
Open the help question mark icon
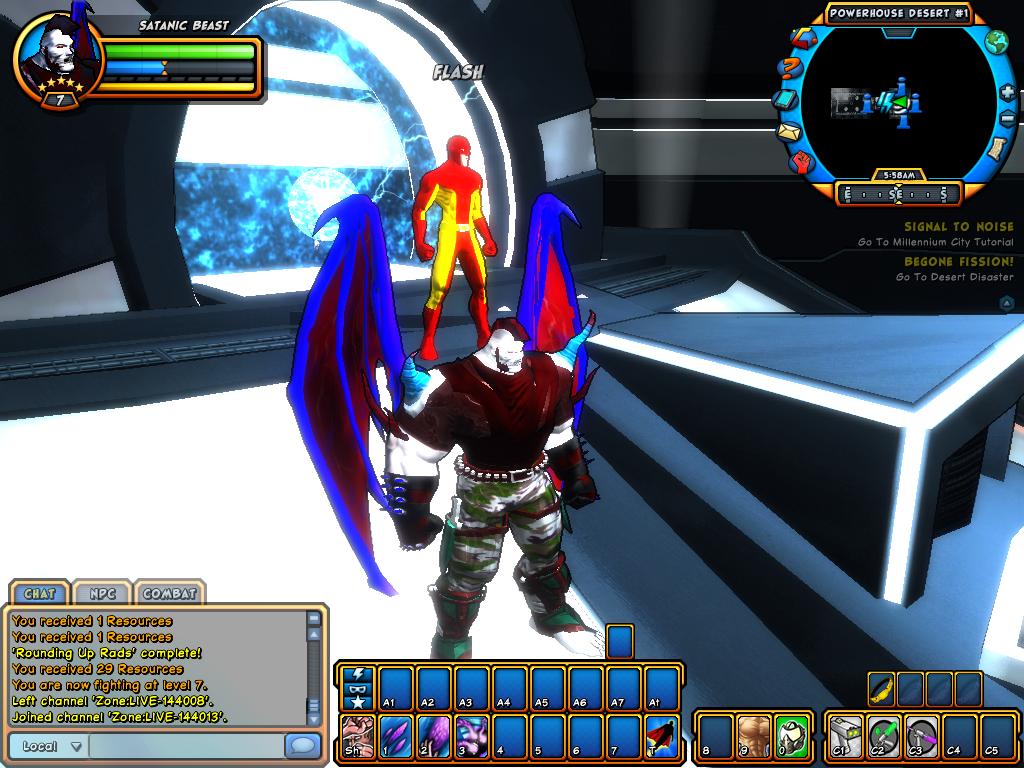[x=790, y=68]
